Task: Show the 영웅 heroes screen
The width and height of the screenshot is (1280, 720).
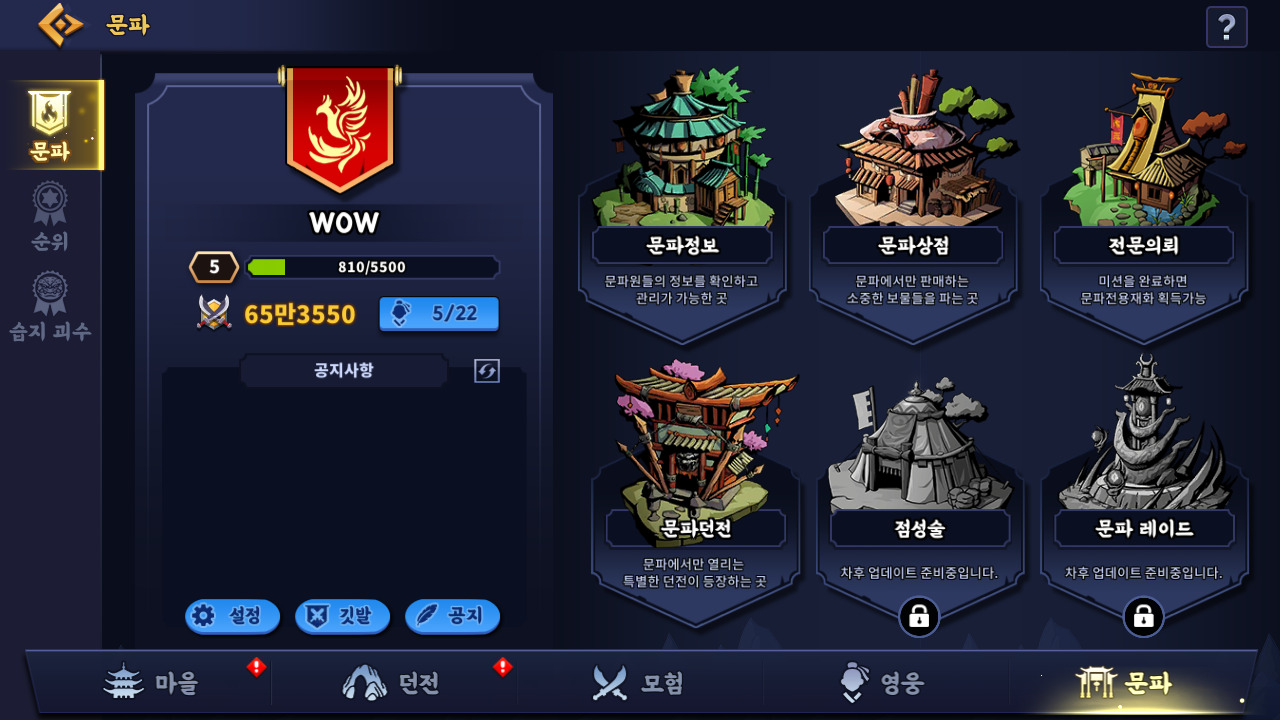Action: point(882,683)
